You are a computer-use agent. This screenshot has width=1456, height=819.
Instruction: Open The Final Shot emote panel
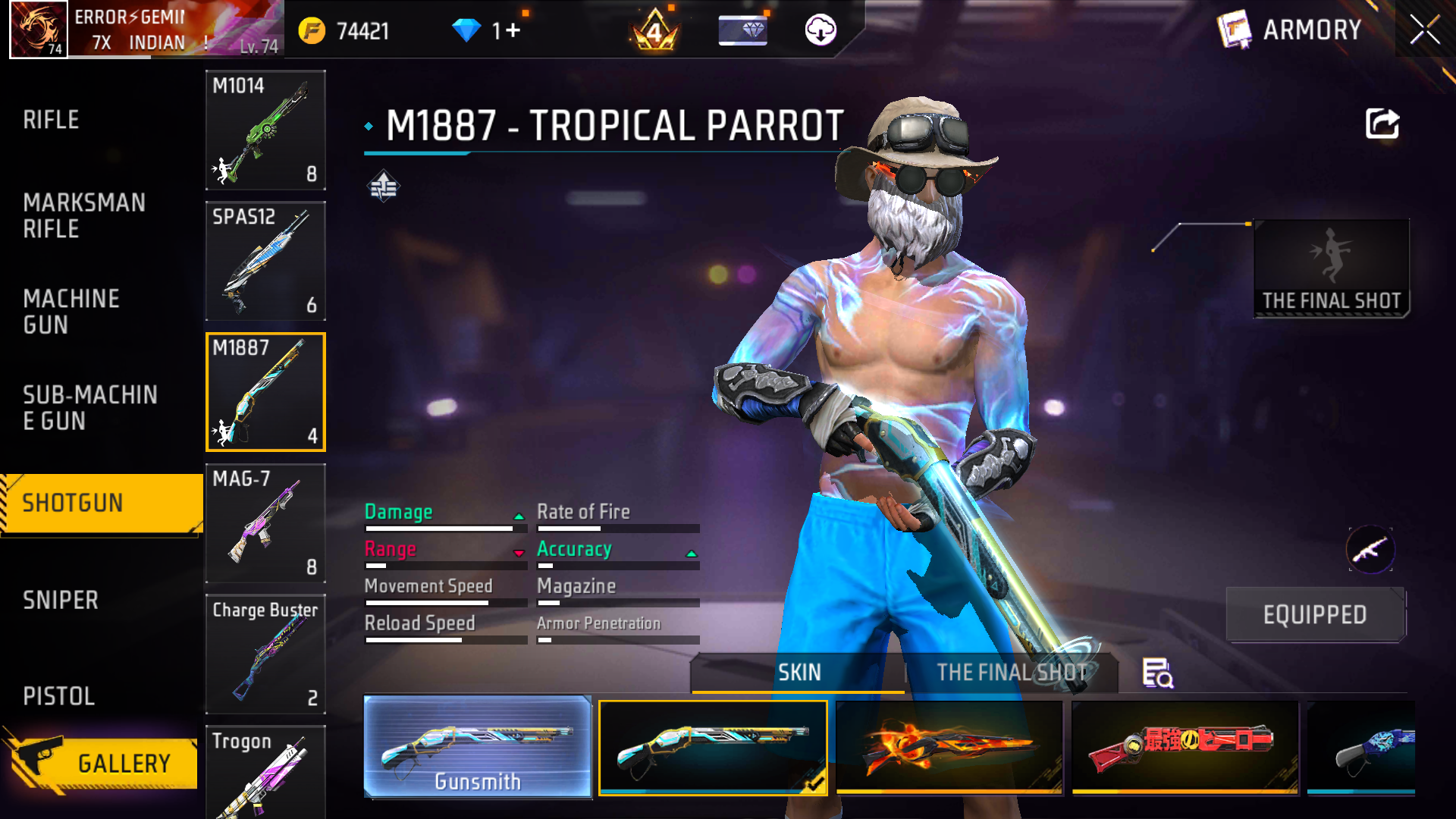1332,268
